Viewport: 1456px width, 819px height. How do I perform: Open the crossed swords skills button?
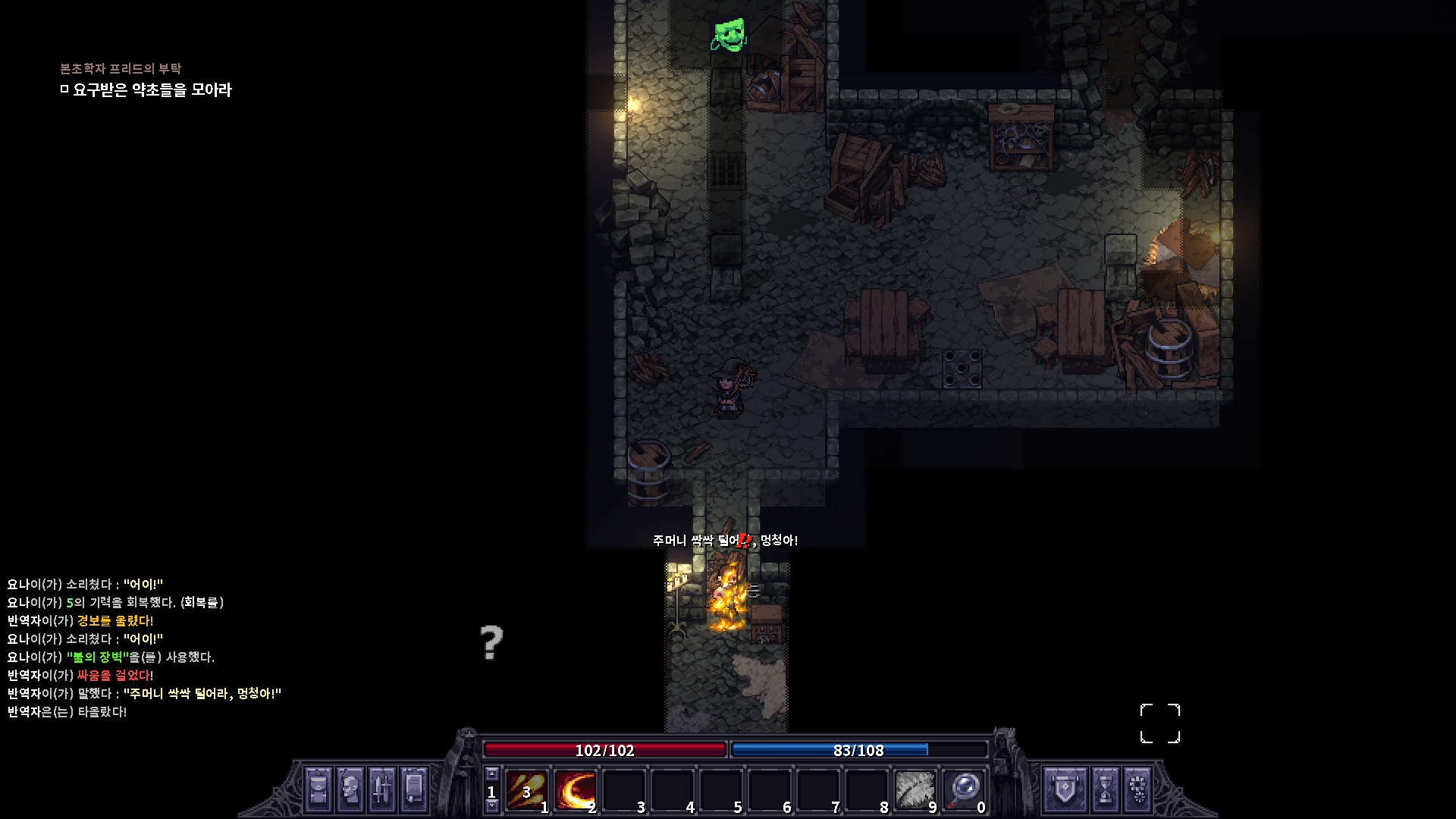(381, 790)
